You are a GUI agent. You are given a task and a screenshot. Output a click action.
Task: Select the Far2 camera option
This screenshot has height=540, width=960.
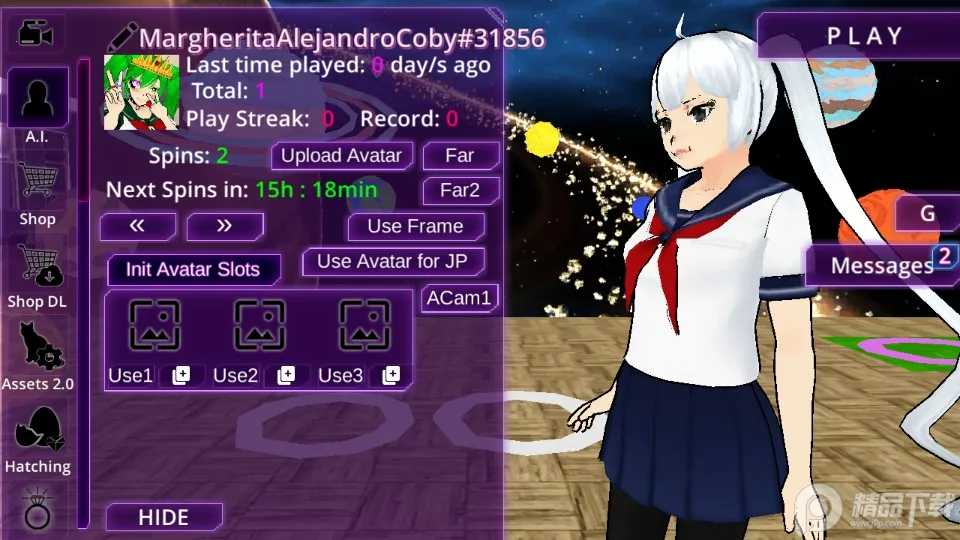pos(460,190)
